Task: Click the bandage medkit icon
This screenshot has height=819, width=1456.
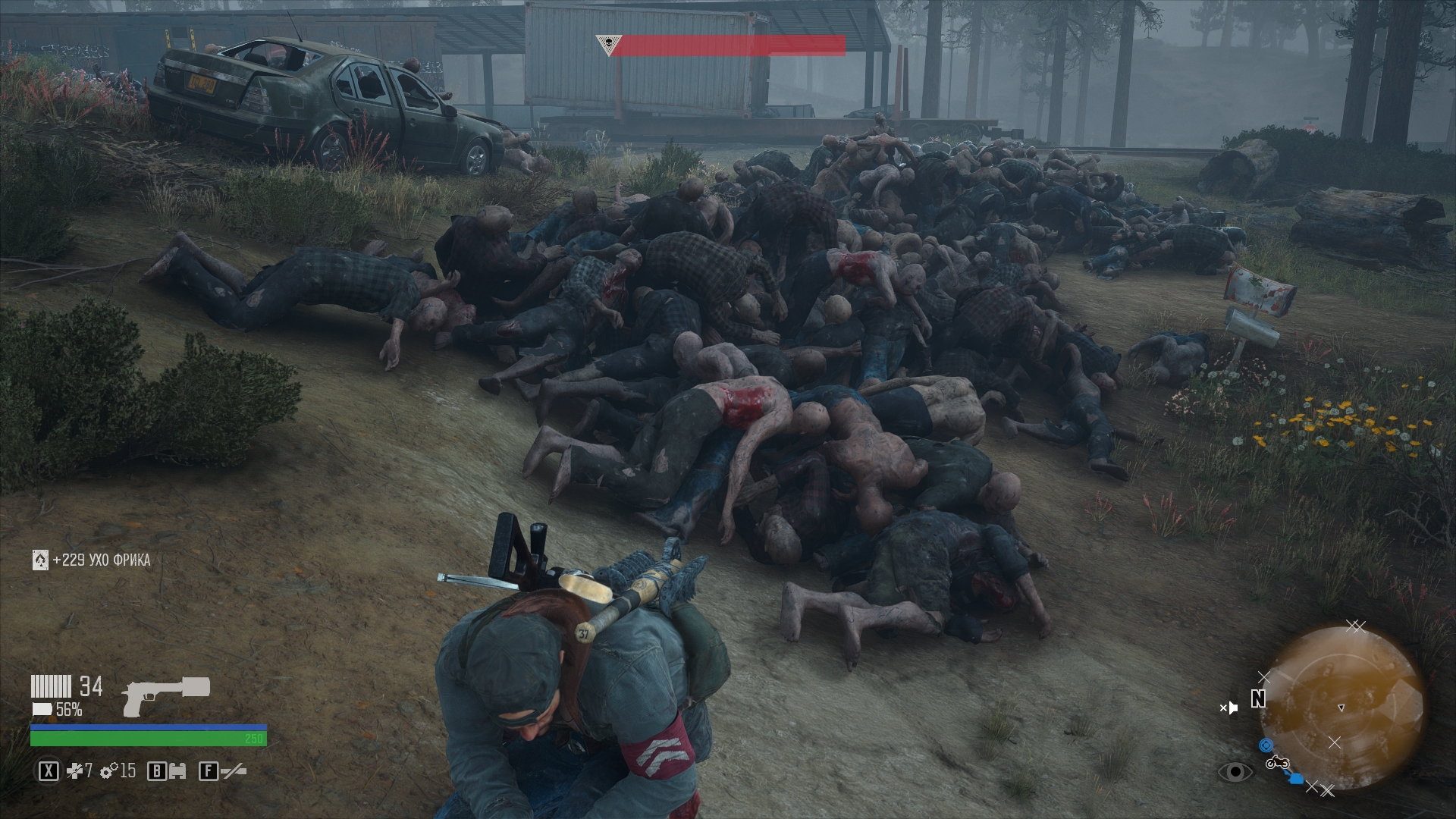Action: 74,772
